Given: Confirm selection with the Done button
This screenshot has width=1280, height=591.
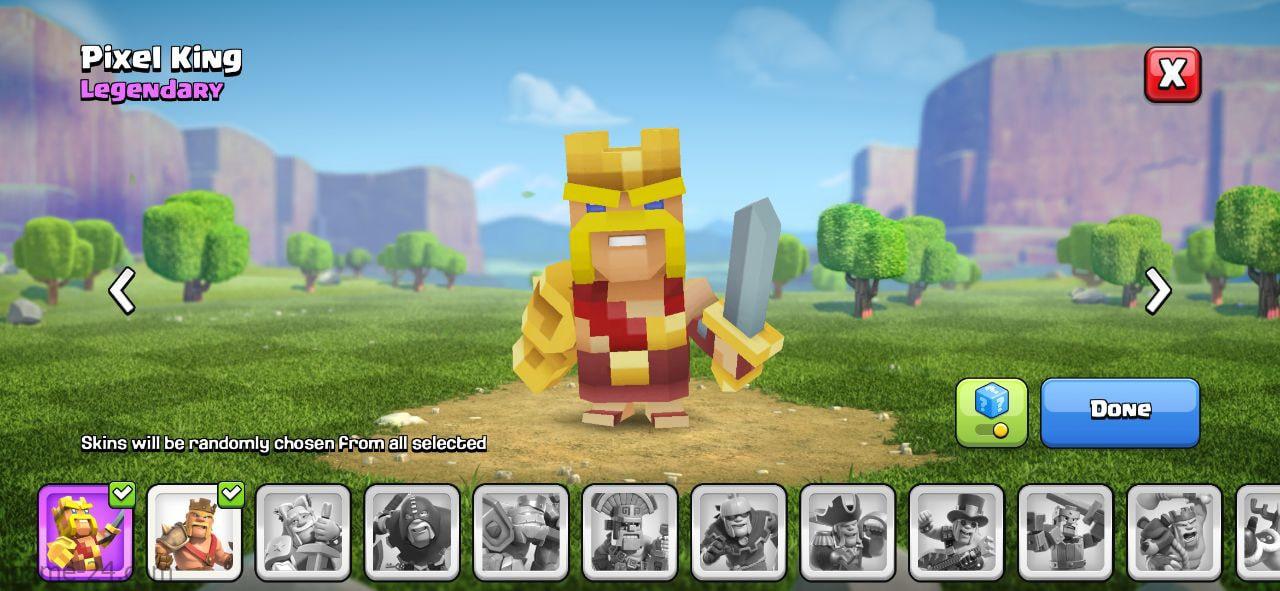Looking at the screenshot, I should coord(1120,411).
